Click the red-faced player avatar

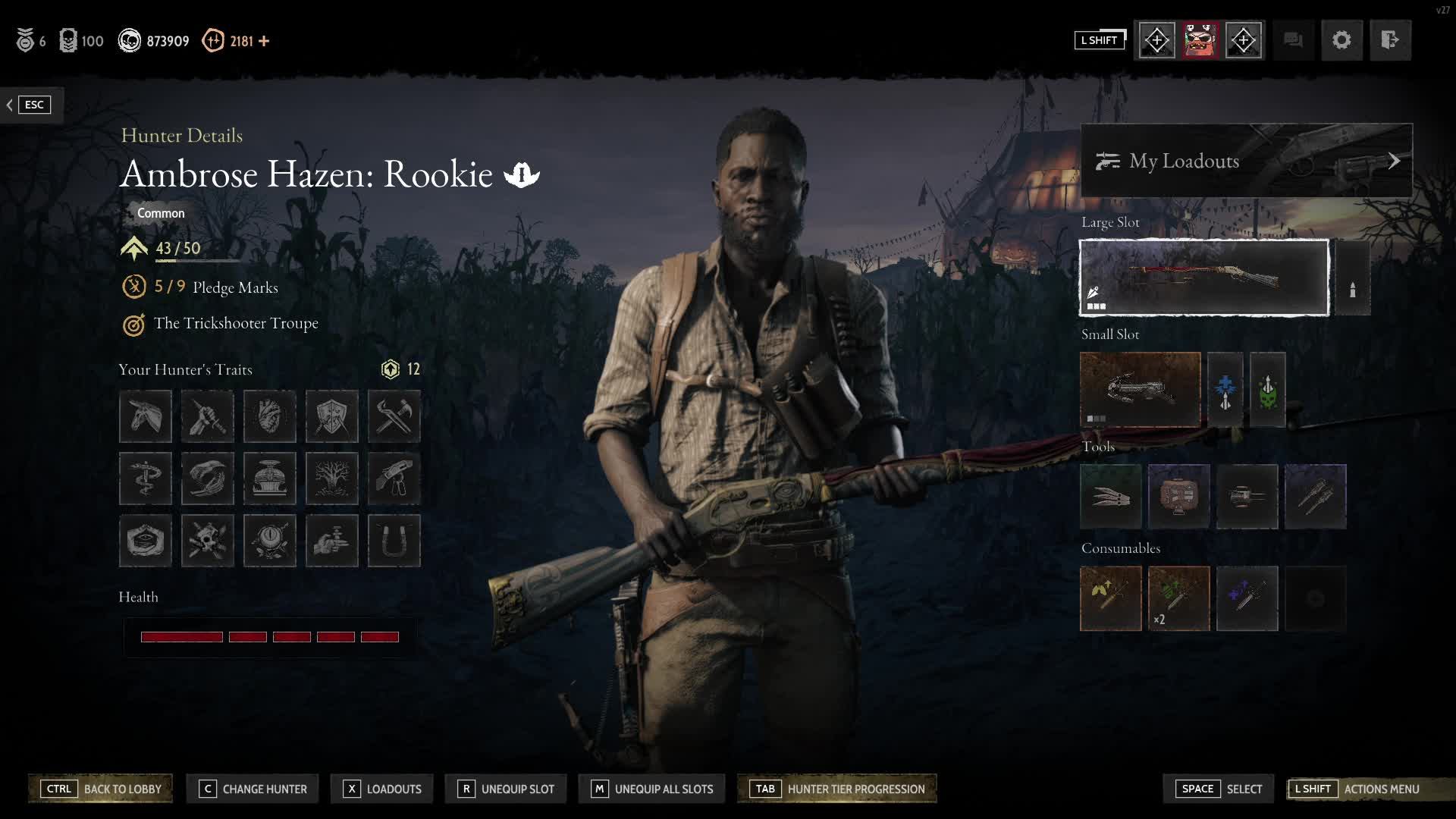tap(1200, 40)
